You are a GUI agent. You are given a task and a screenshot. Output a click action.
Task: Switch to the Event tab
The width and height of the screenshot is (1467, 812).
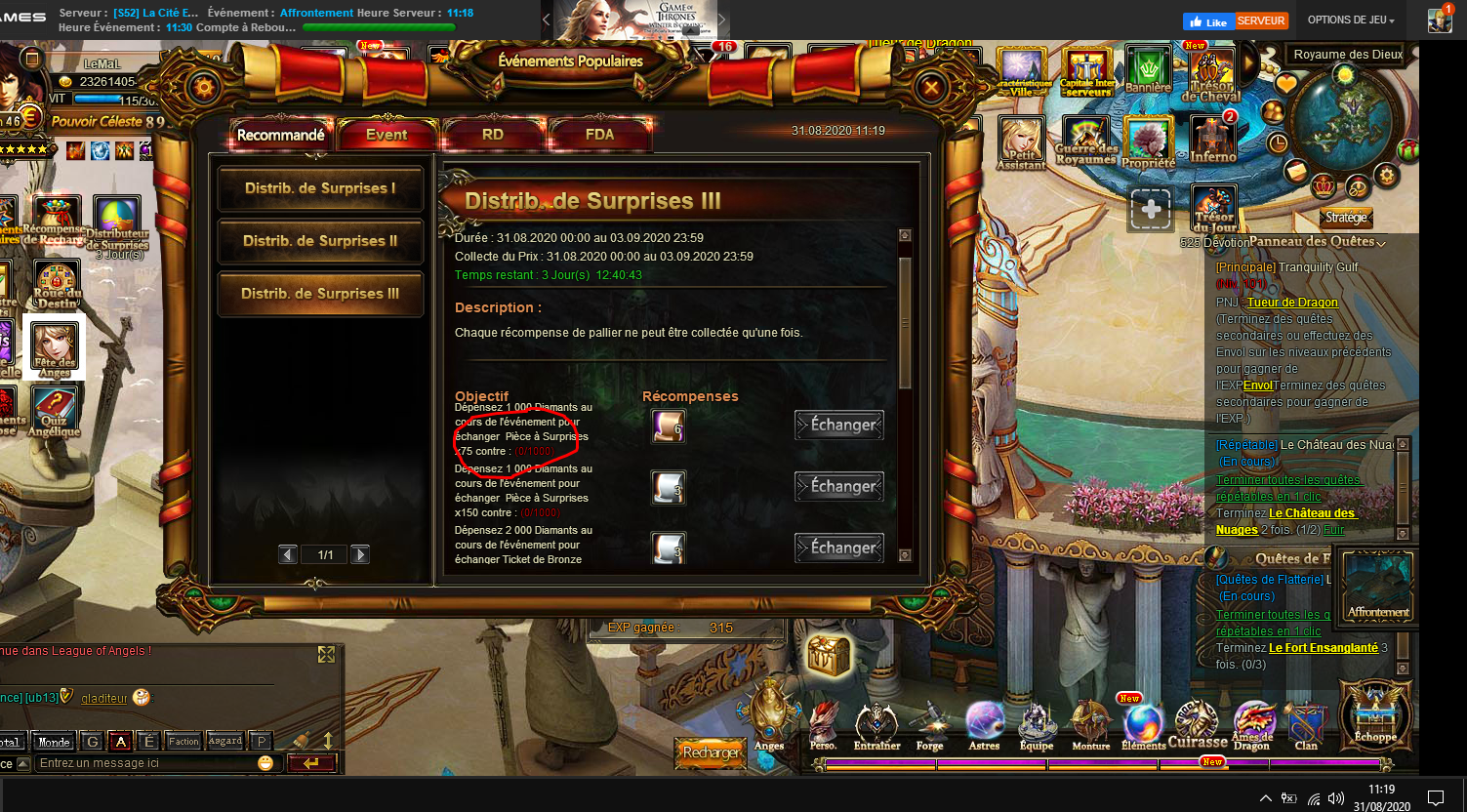387,135
